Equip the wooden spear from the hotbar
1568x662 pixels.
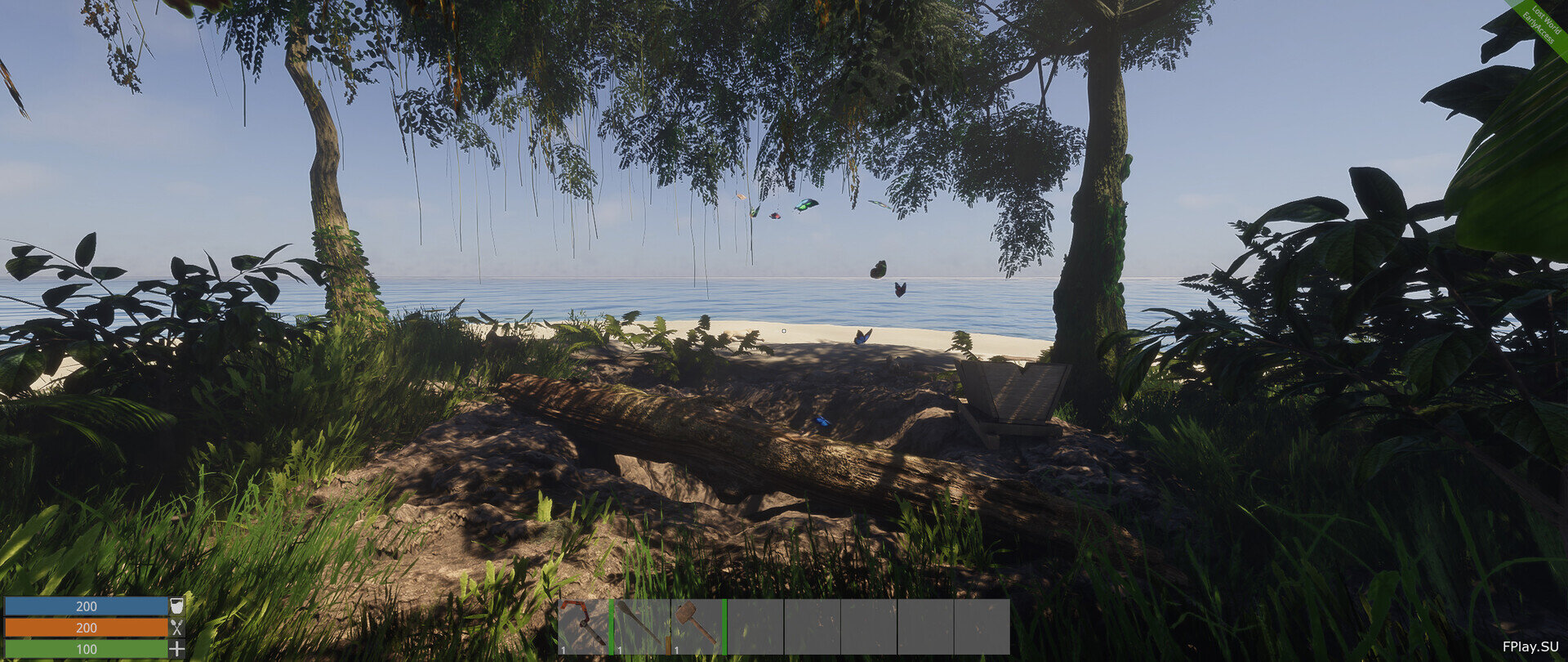click(640, 627)
